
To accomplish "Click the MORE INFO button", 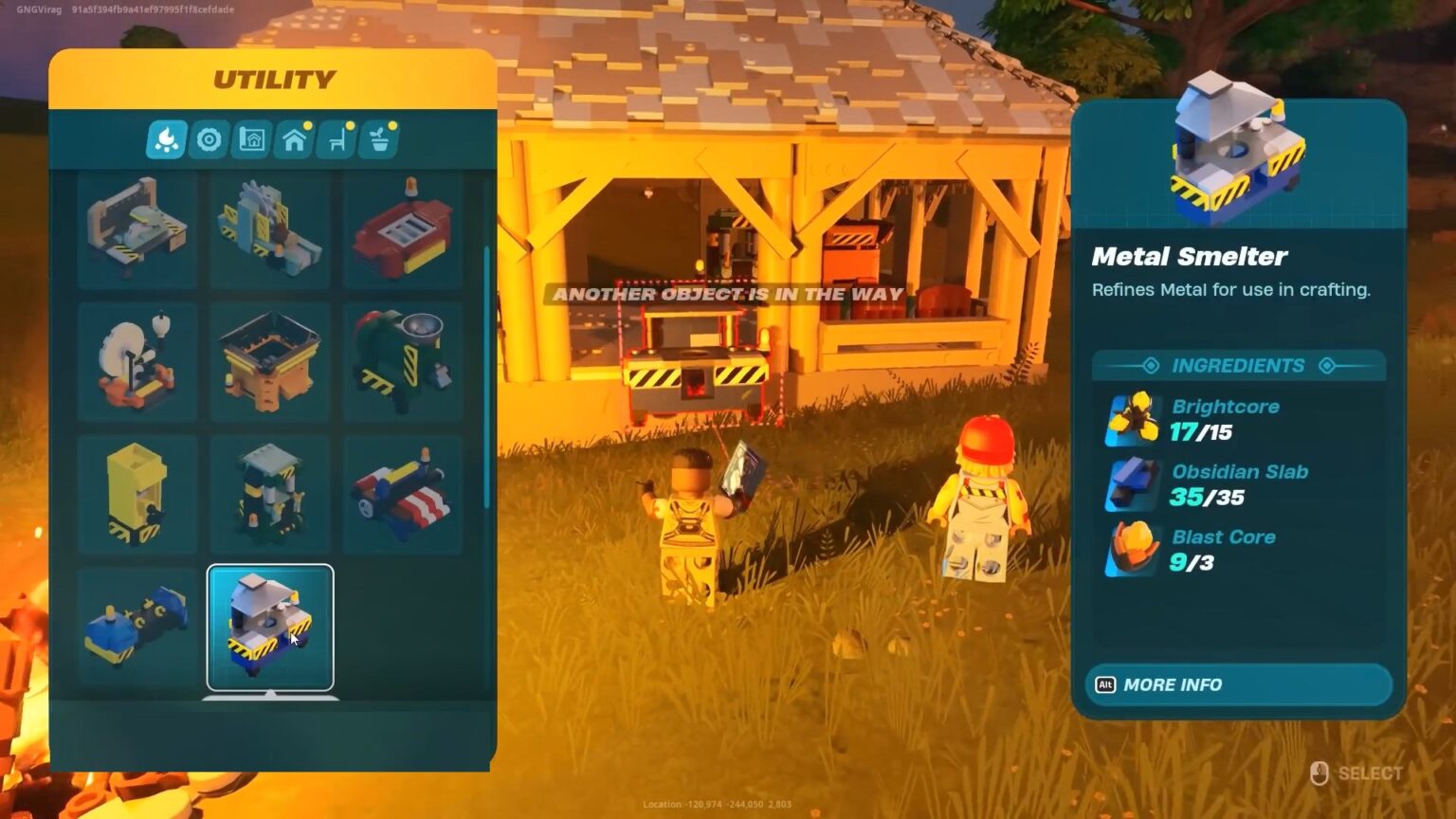I will point(1237,684).
